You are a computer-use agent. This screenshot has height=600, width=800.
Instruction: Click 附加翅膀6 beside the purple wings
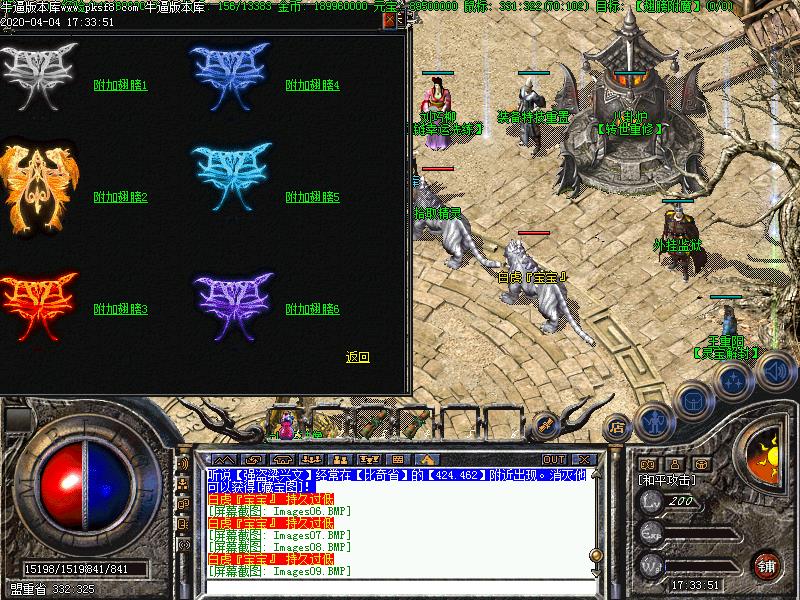click(313, 310)
